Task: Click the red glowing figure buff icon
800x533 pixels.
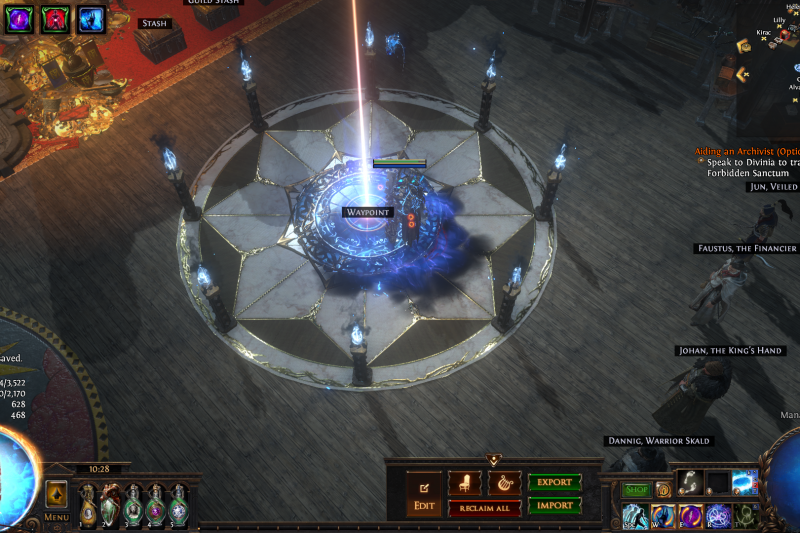Action: tap(56, 18)
